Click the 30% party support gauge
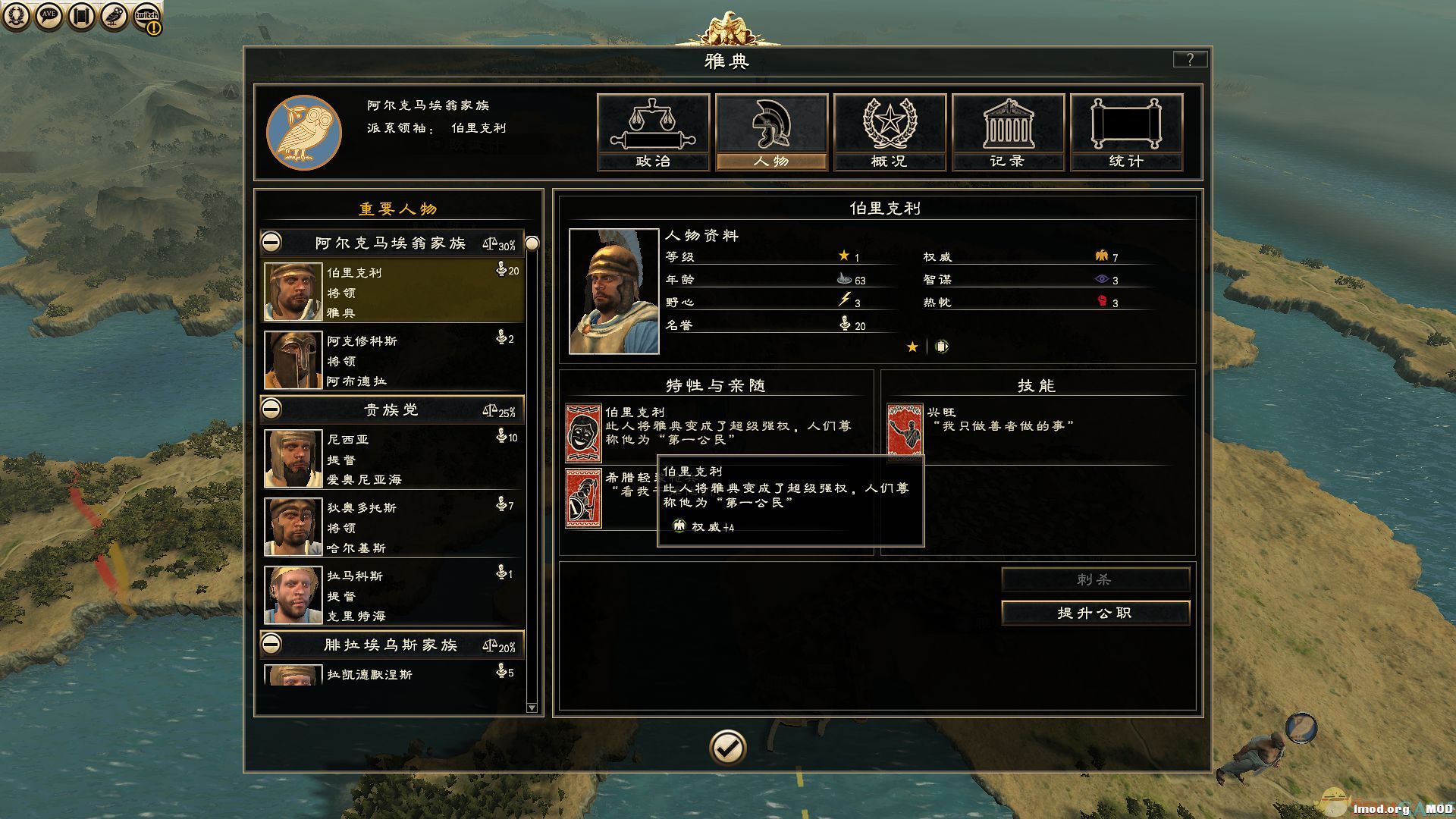This screenshot has width=1456, height=819. point(497,242)
